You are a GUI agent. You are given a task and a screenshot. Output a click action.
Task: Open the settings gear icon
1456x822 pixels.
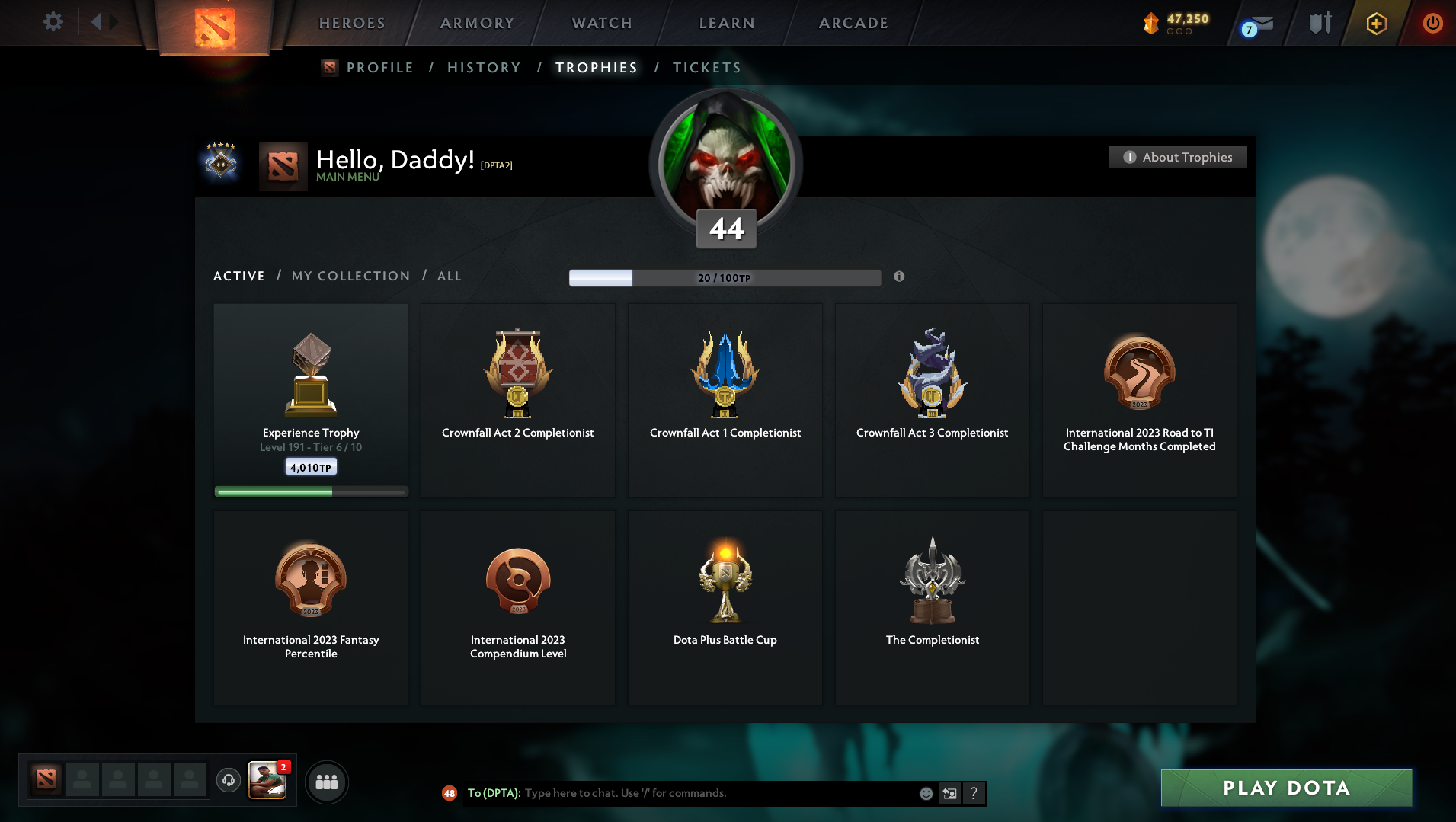(53, 21)
